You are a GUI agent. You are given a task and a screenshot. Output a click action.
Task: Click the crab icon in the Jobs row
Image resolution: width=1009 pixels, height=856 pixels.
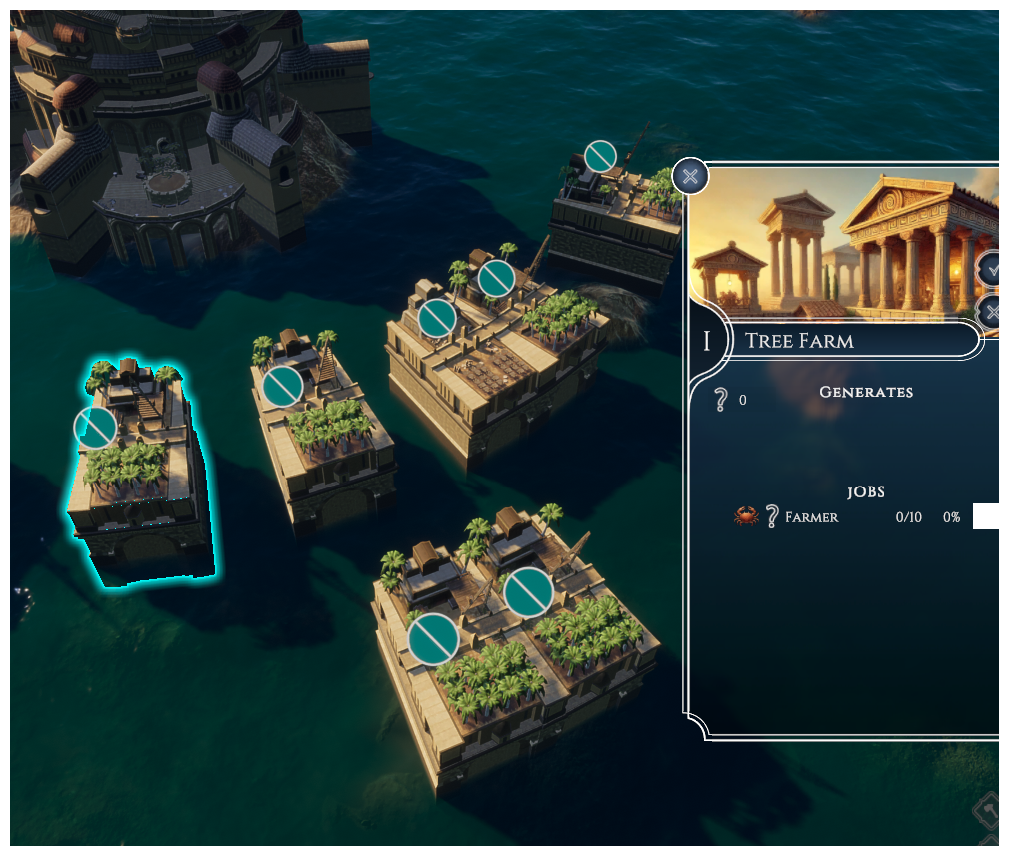[746, 516]
